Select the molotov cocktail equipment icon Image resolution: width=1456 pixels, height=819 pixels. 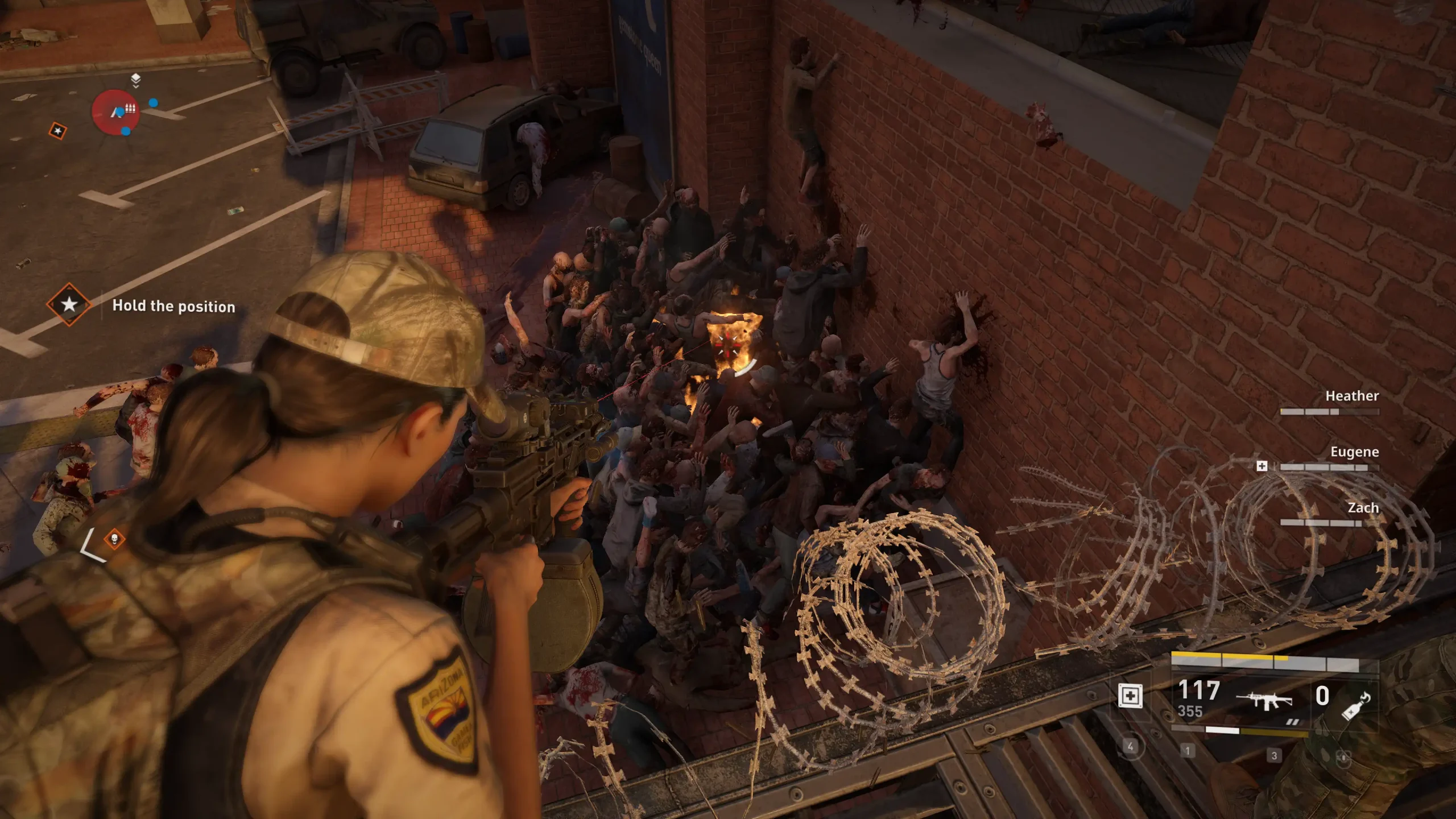[1356, 707]
